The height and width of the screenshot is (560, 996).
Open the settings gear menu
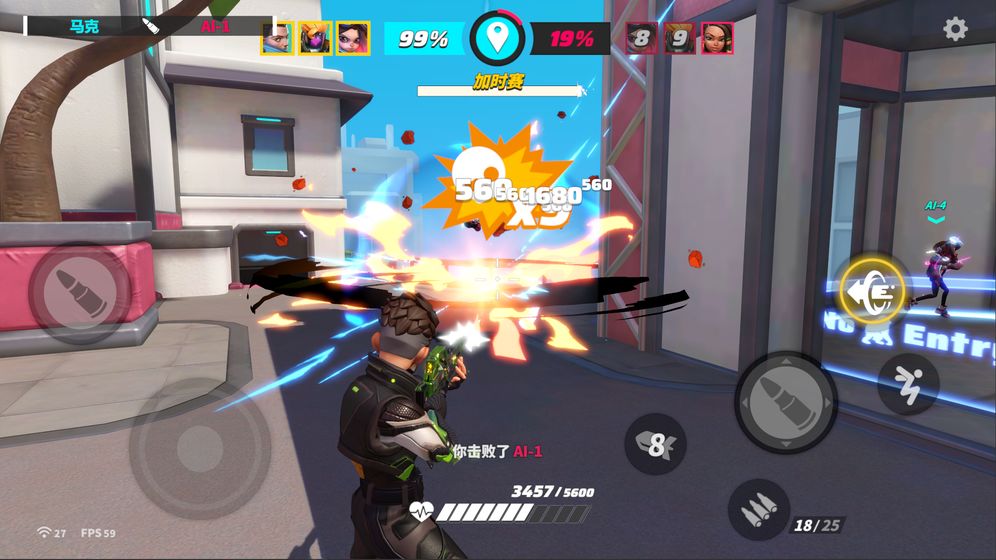pyautogui.click(x=955, y=29)
